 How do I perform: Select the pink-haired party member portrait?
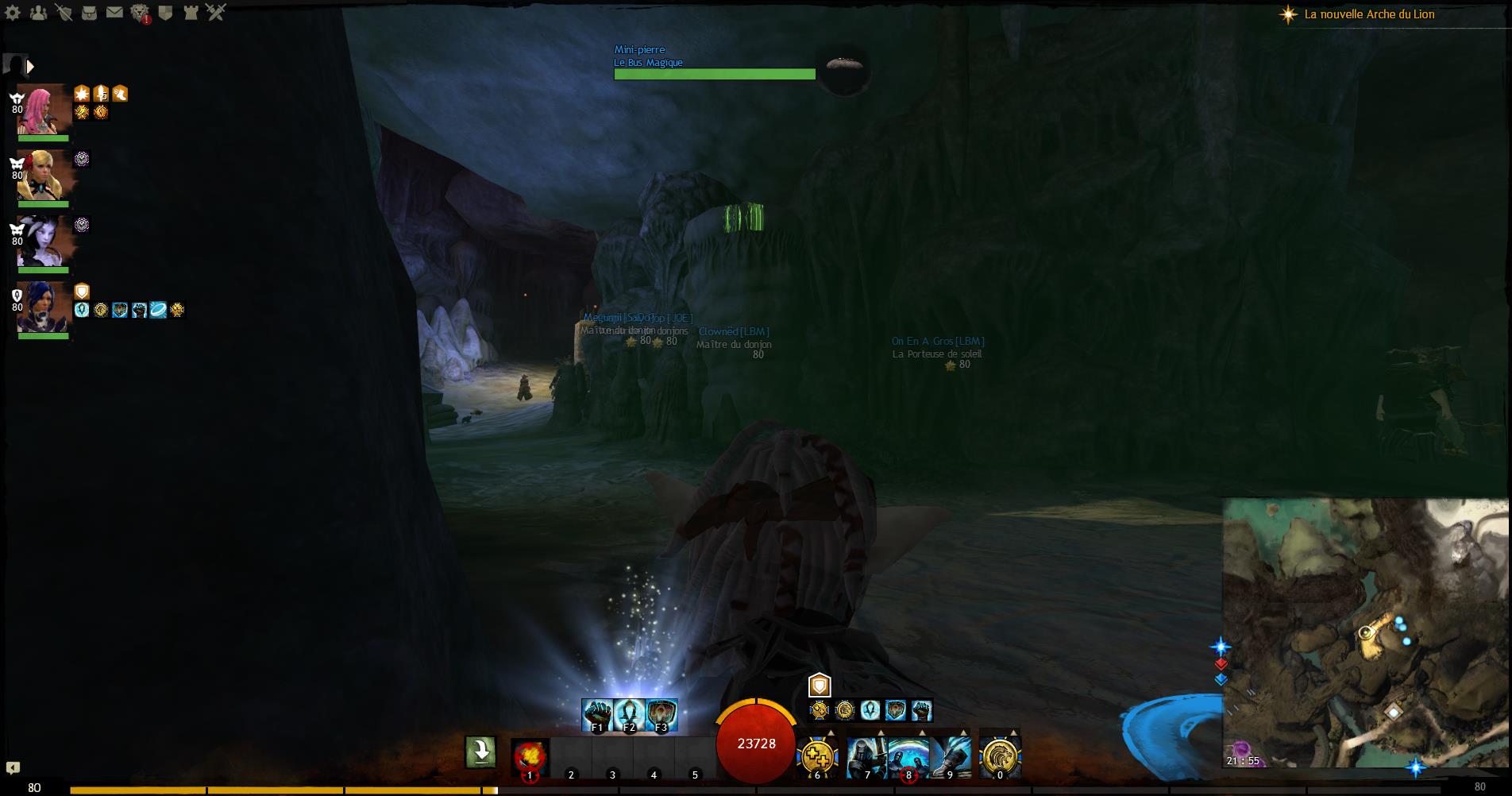point(44,110)
